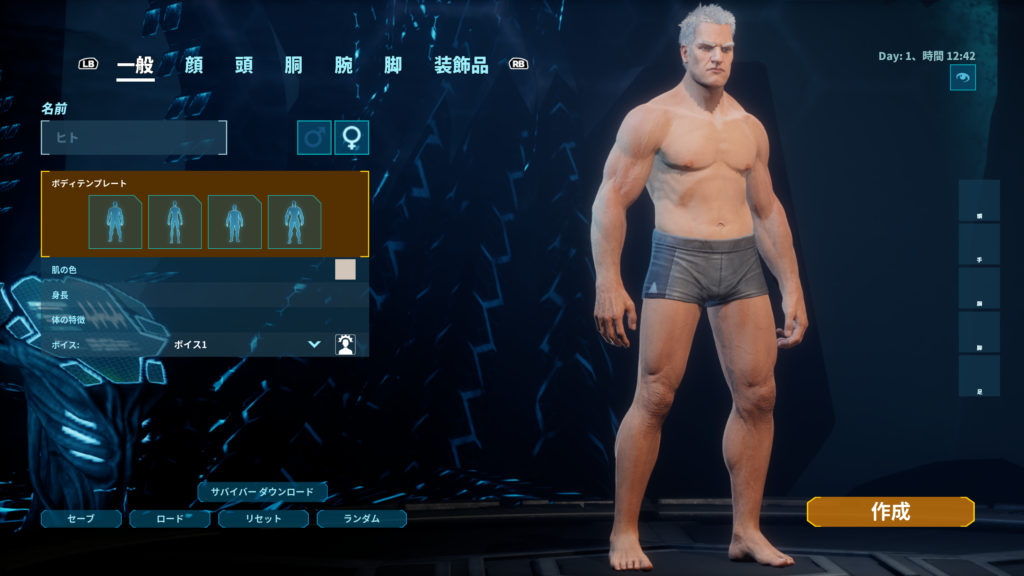Create the character with 作成
The image size is (1024, 576).
click(890, 512)
